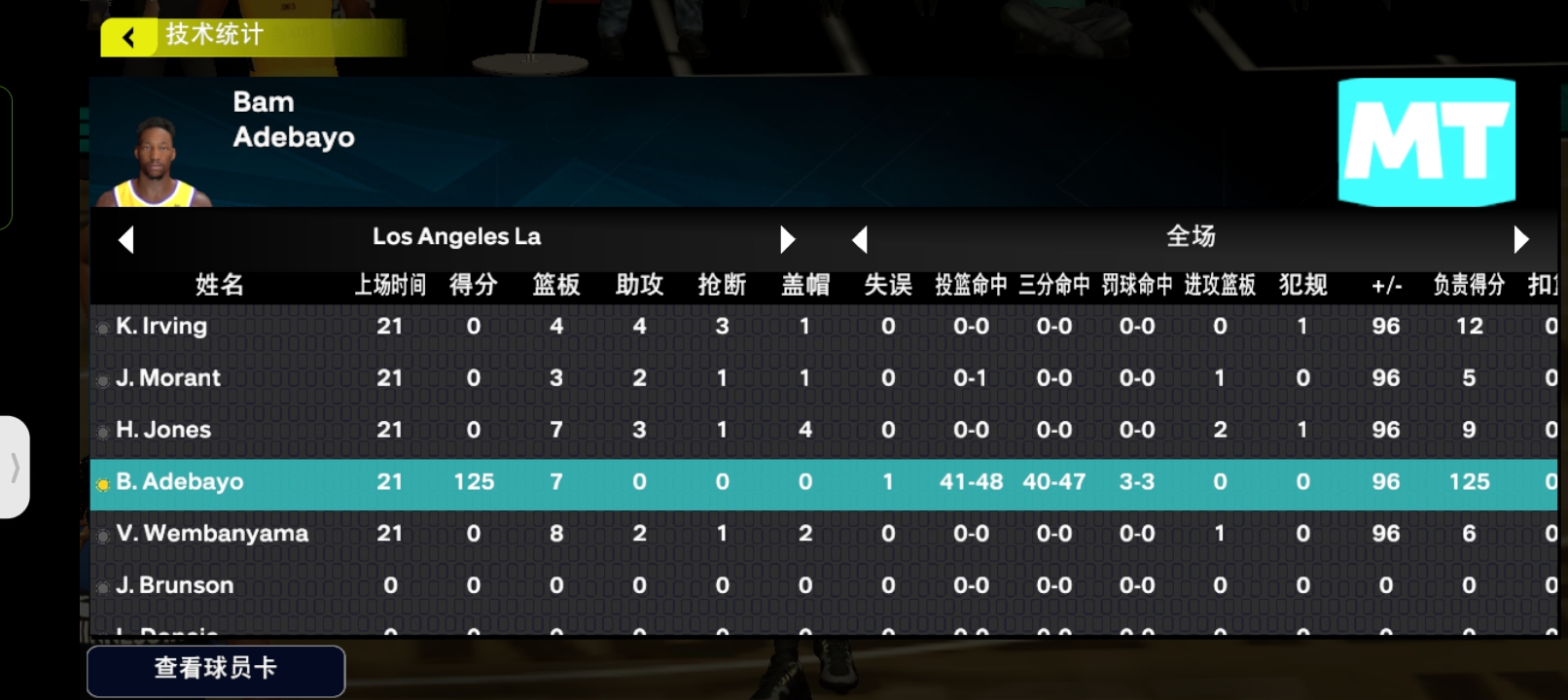Image resolution: width=1568 pixels, height=700 pixels.
Task: Click the 篮板 rebounds column header
Action: [x=556, y=285]
